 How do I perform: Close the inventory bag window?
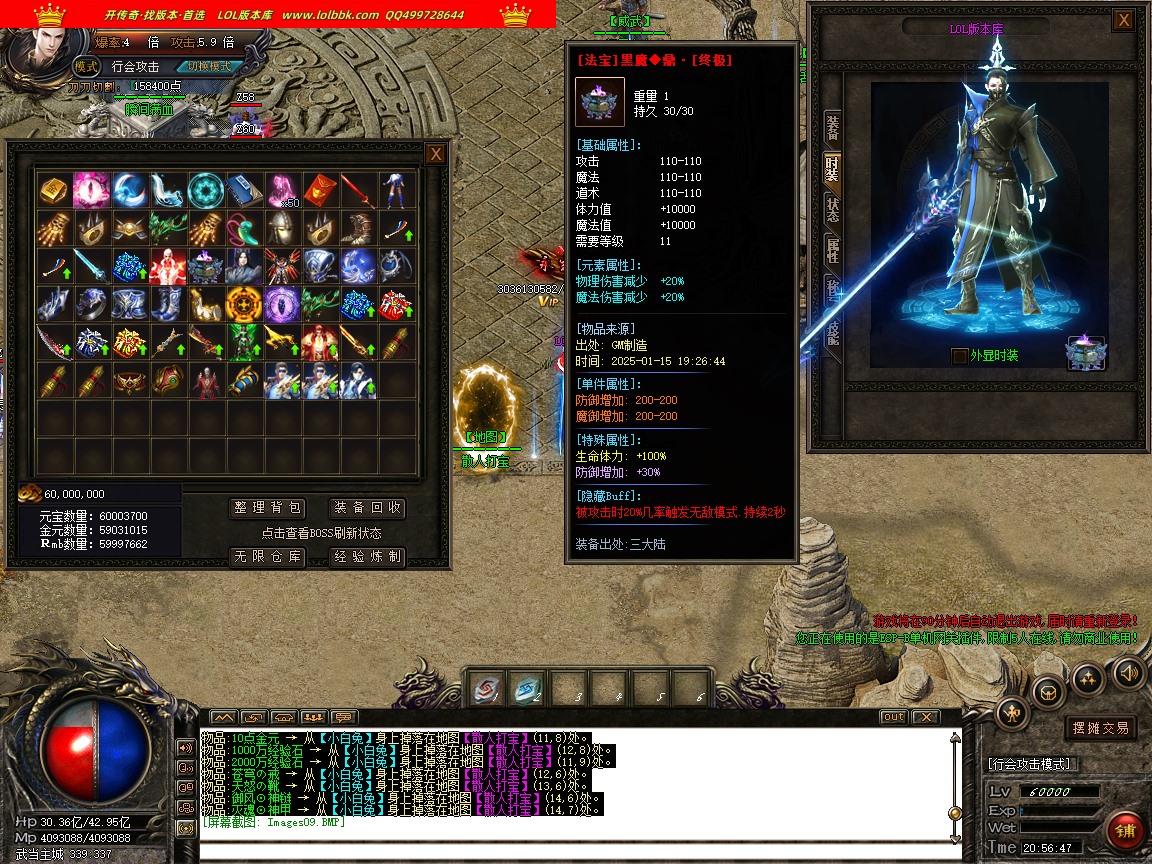(x=435, y=154)
